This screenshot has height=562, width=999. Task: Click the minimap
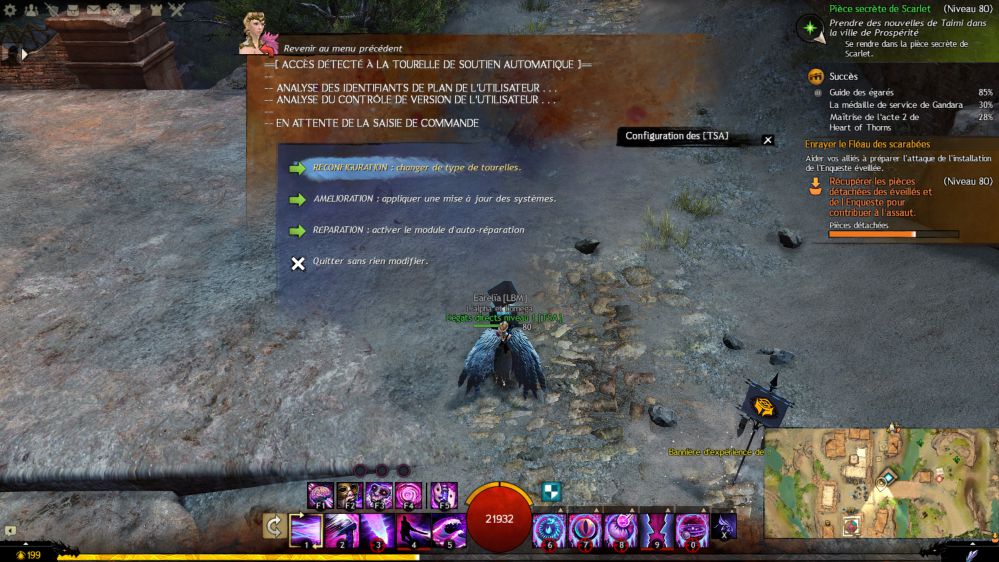(858, 482)
